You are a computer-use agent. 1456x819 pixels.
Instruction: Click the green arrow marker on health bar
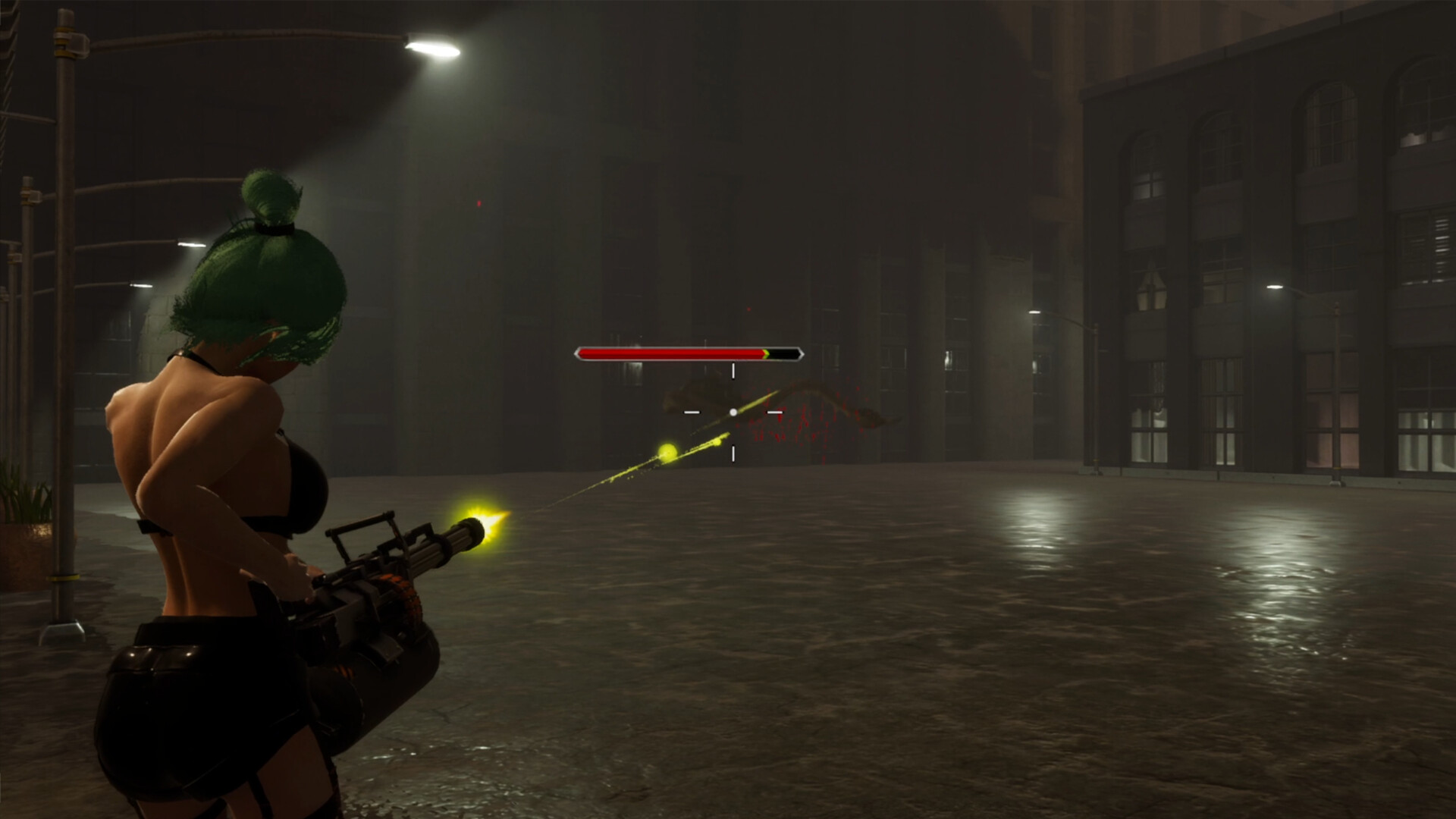pyautogui.click(x=765, y=353)
